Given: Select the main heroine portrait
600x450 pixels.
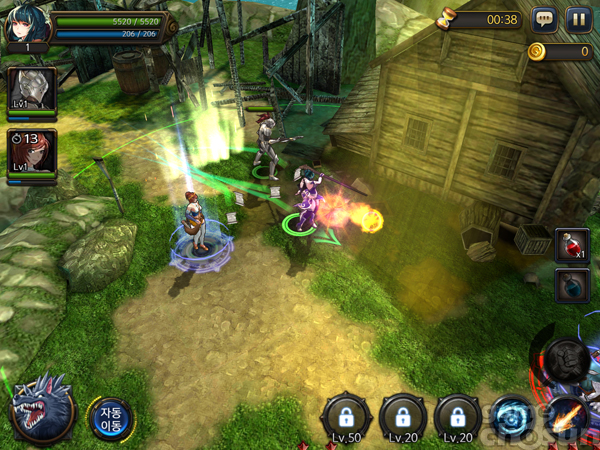Looking at the screenshot, I should pos(22,25).
